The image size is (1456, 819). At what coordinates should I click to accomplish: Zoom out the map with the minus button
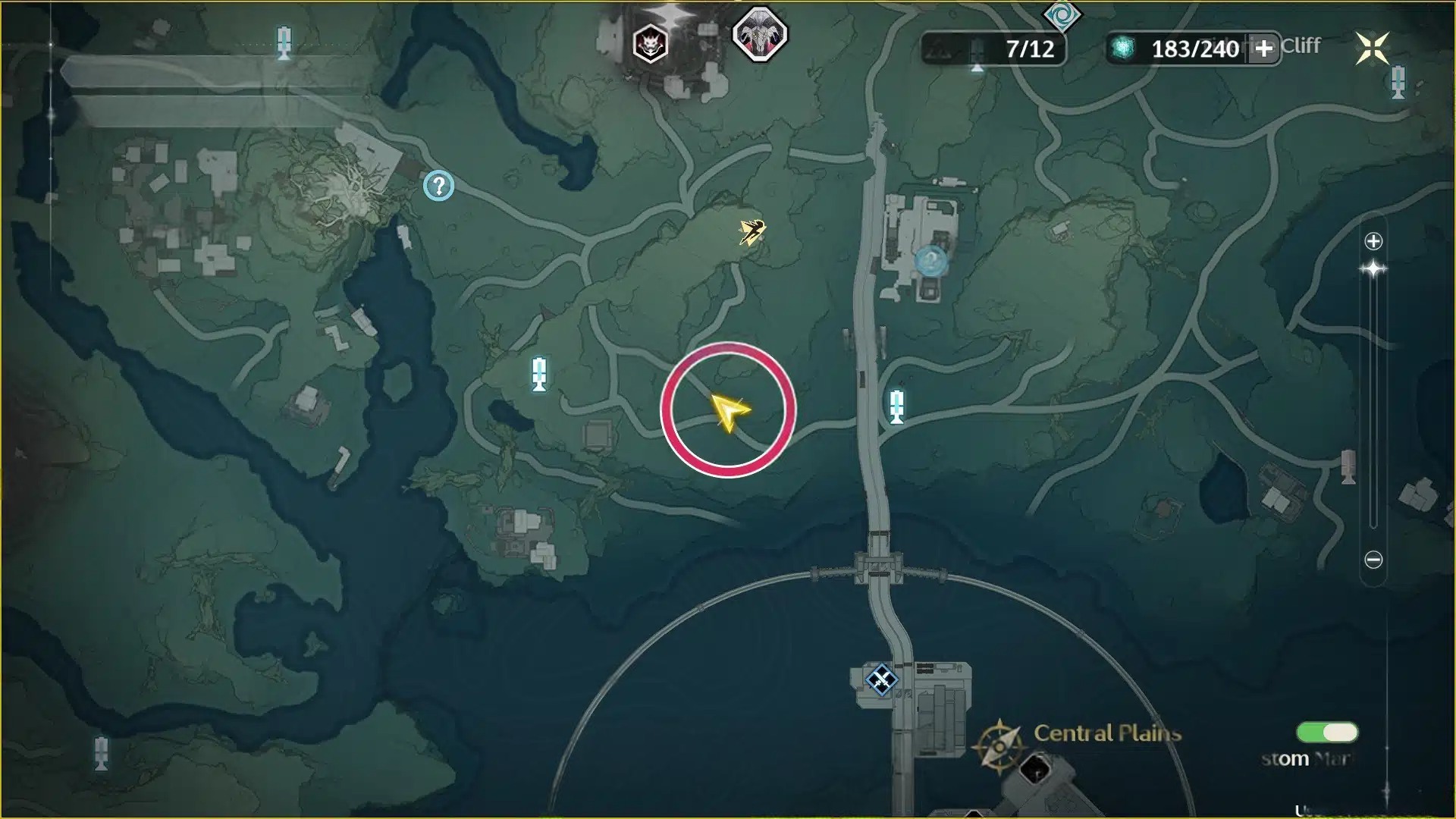(x=1373, y=560)
